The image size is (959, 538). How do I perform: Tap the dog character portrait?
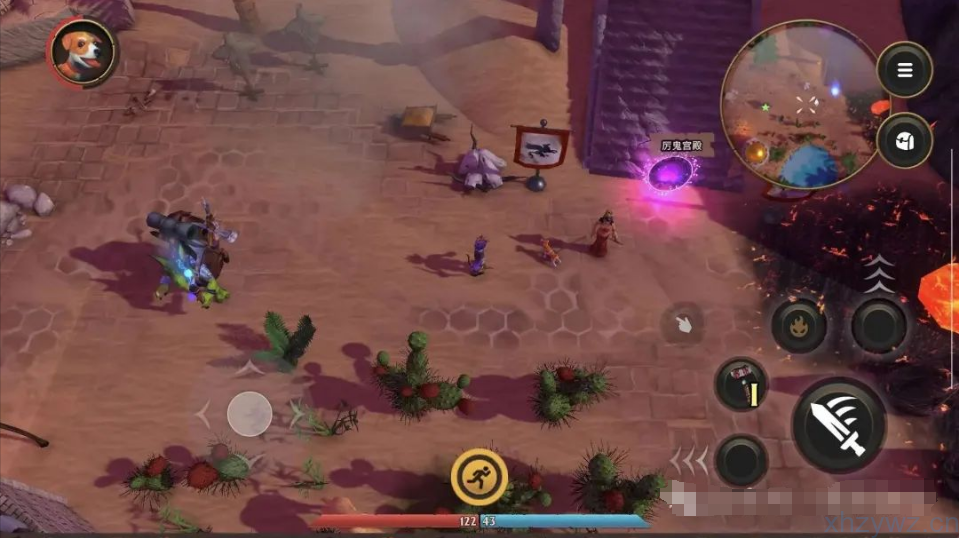[82, 52]
